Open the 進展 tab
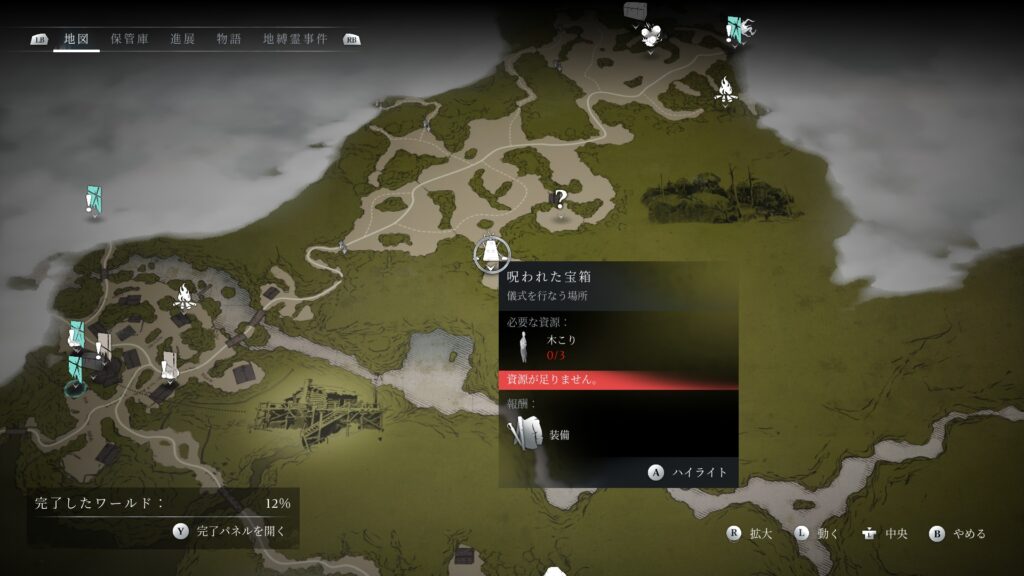This screenshot has width=1024, height=576. pos(182,39)
